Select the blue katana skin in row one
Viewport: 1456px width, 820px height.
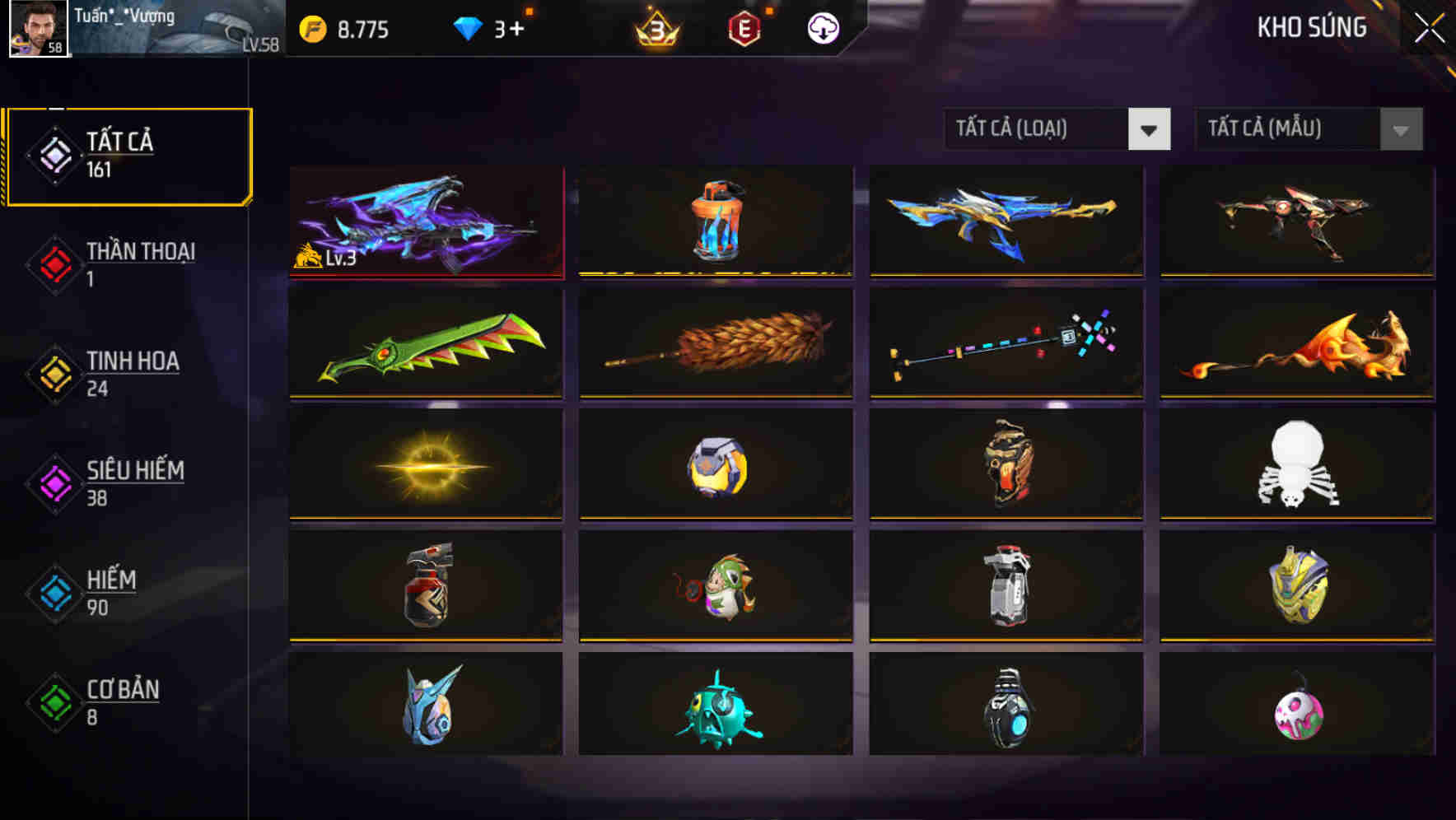coord(1005,221)
